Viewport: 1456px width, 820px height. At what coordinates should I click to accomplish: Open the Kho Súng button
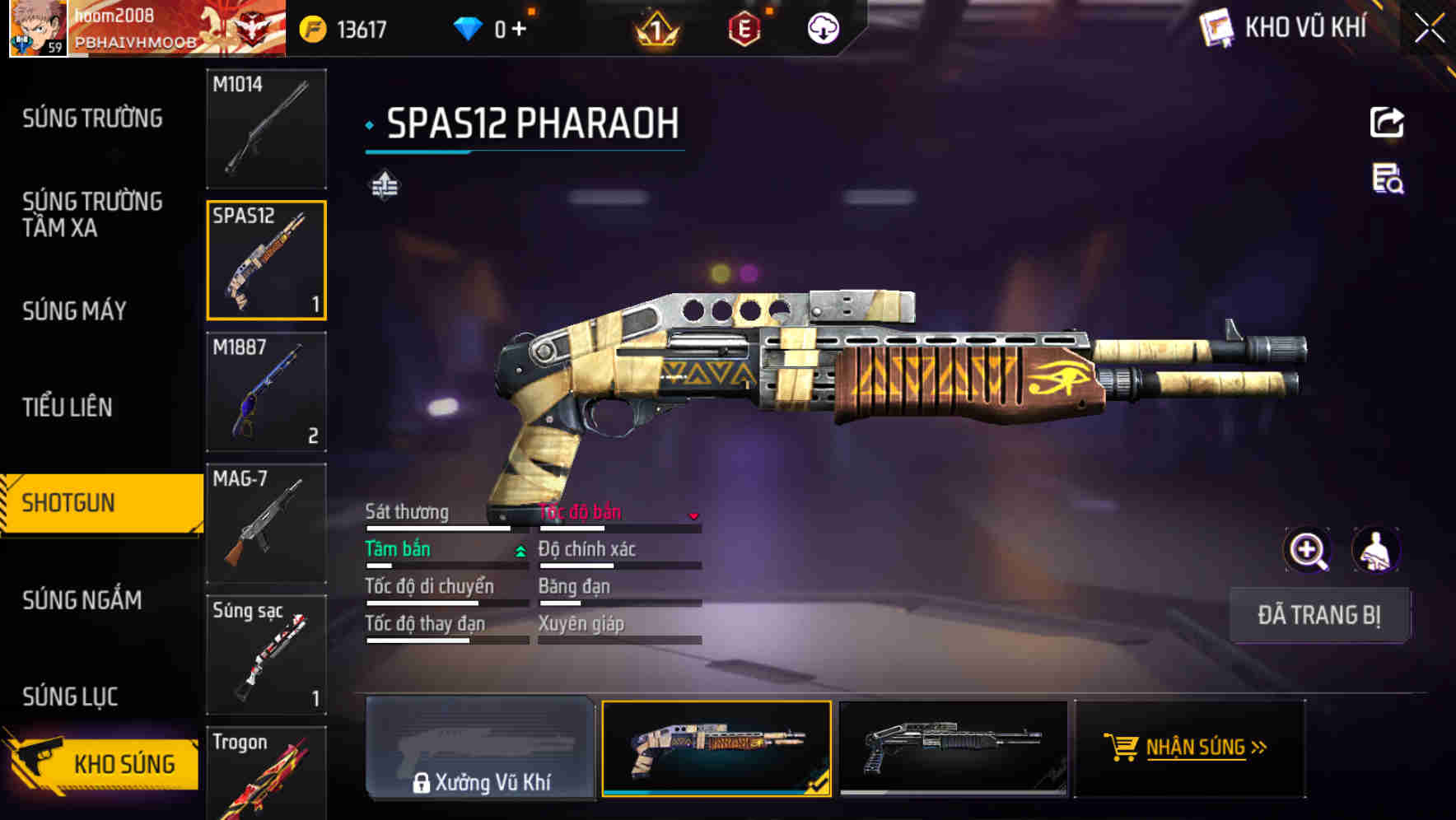(103, 763)
